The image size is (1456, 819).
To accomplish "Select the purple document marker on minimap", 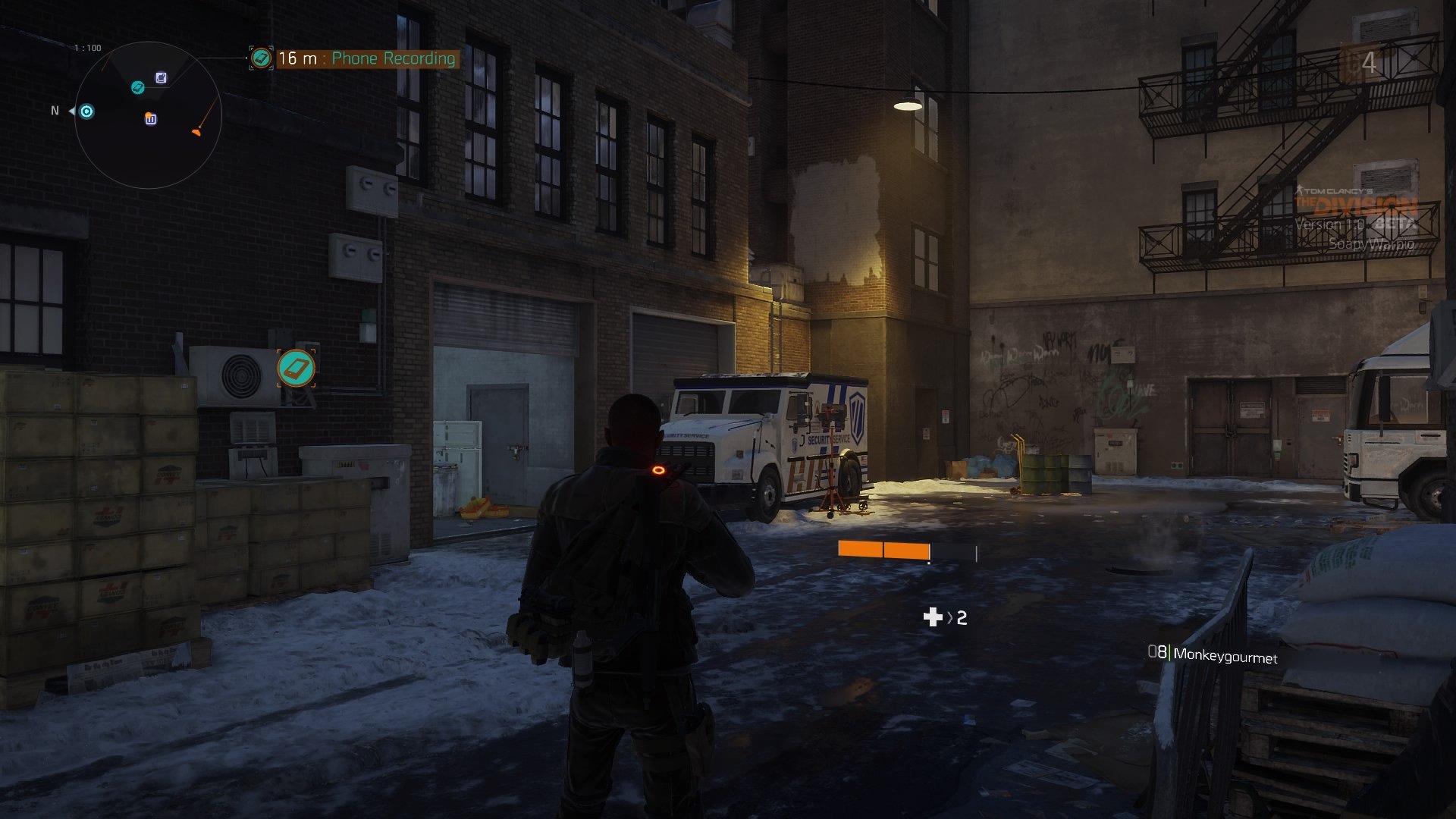I will 162,77.
